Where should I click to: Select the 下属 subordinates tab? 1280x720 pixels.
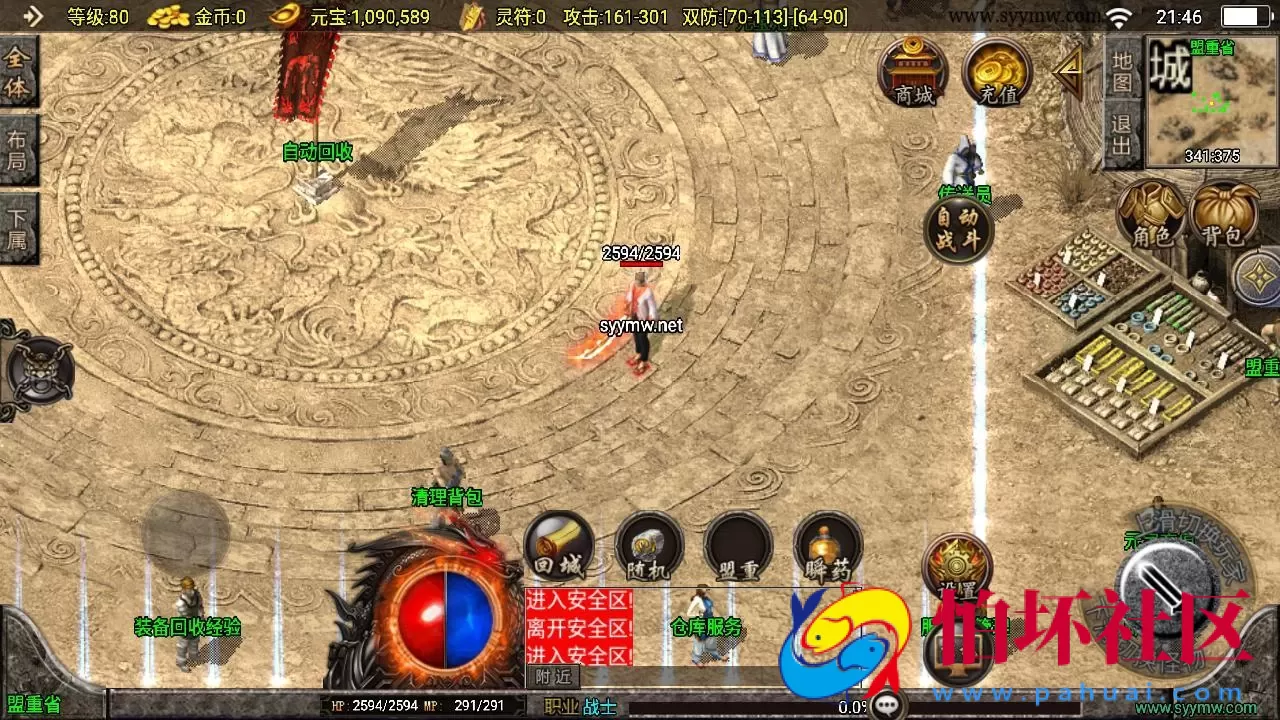pos(18,228)
